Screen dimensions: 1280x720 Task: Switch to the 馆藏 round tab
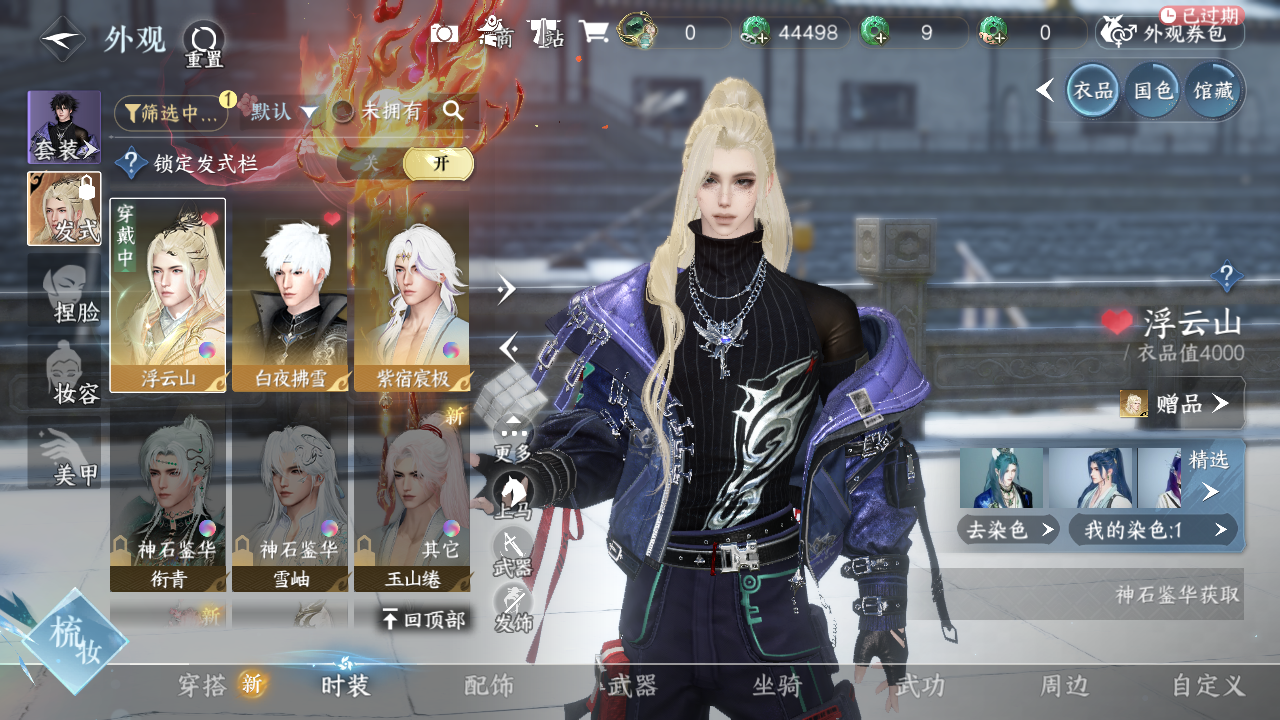1213,91
